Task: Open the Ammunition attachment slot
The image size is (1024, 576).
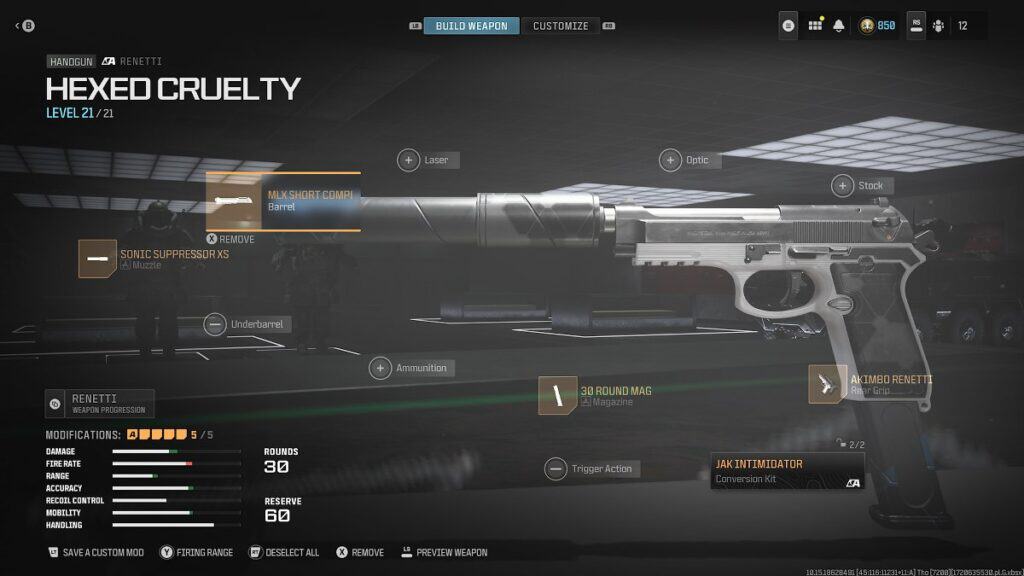Action: click(x=380, y=368)
